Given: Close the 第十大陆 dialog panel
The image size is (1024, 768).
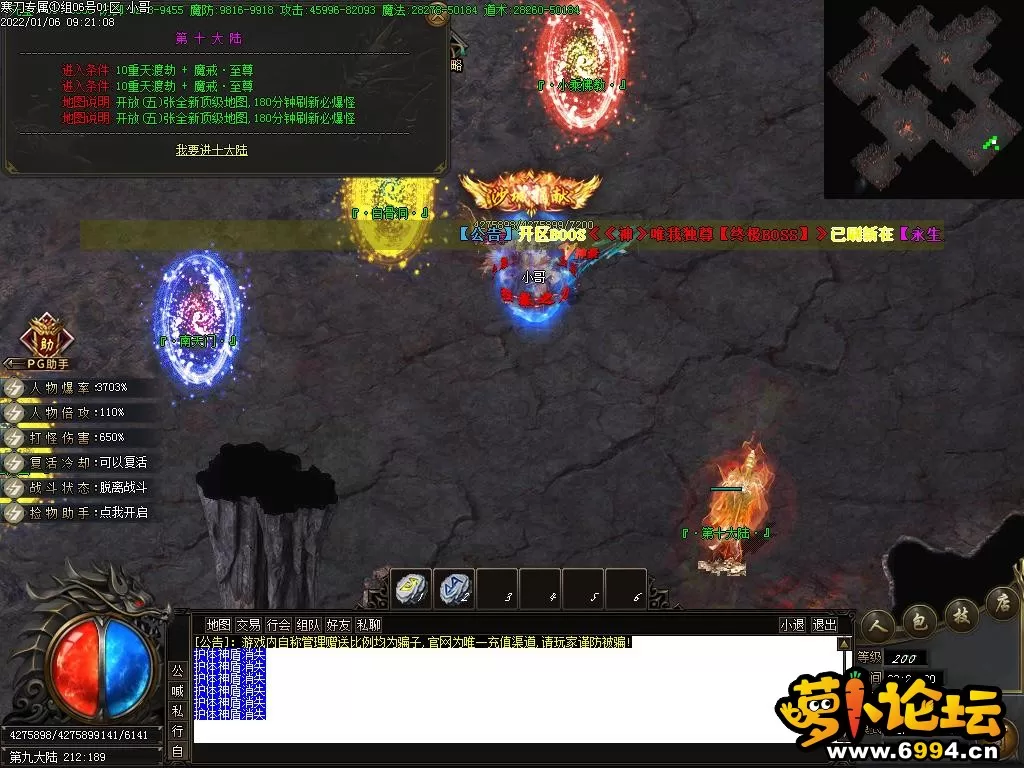Looking at the screenshot, I should click(436, 18).
